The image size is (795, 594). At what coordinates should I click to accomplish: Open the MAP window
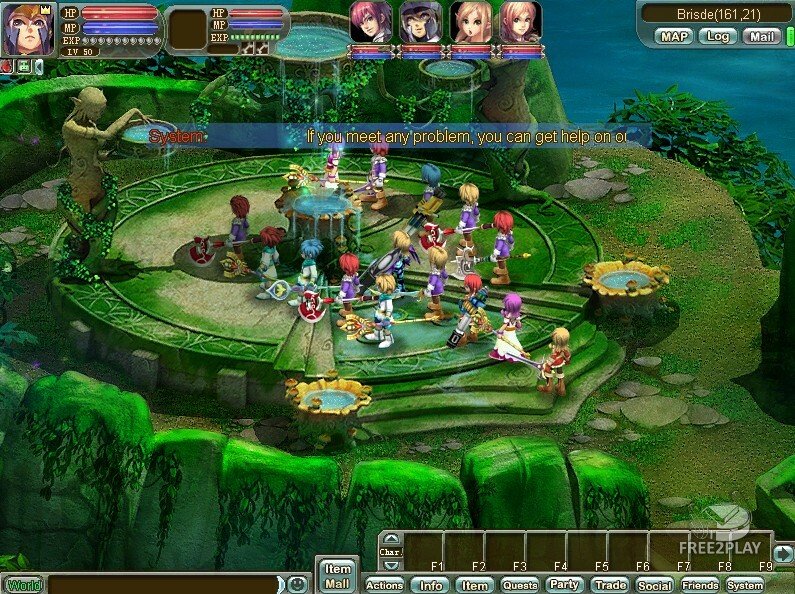click(673, 36)
